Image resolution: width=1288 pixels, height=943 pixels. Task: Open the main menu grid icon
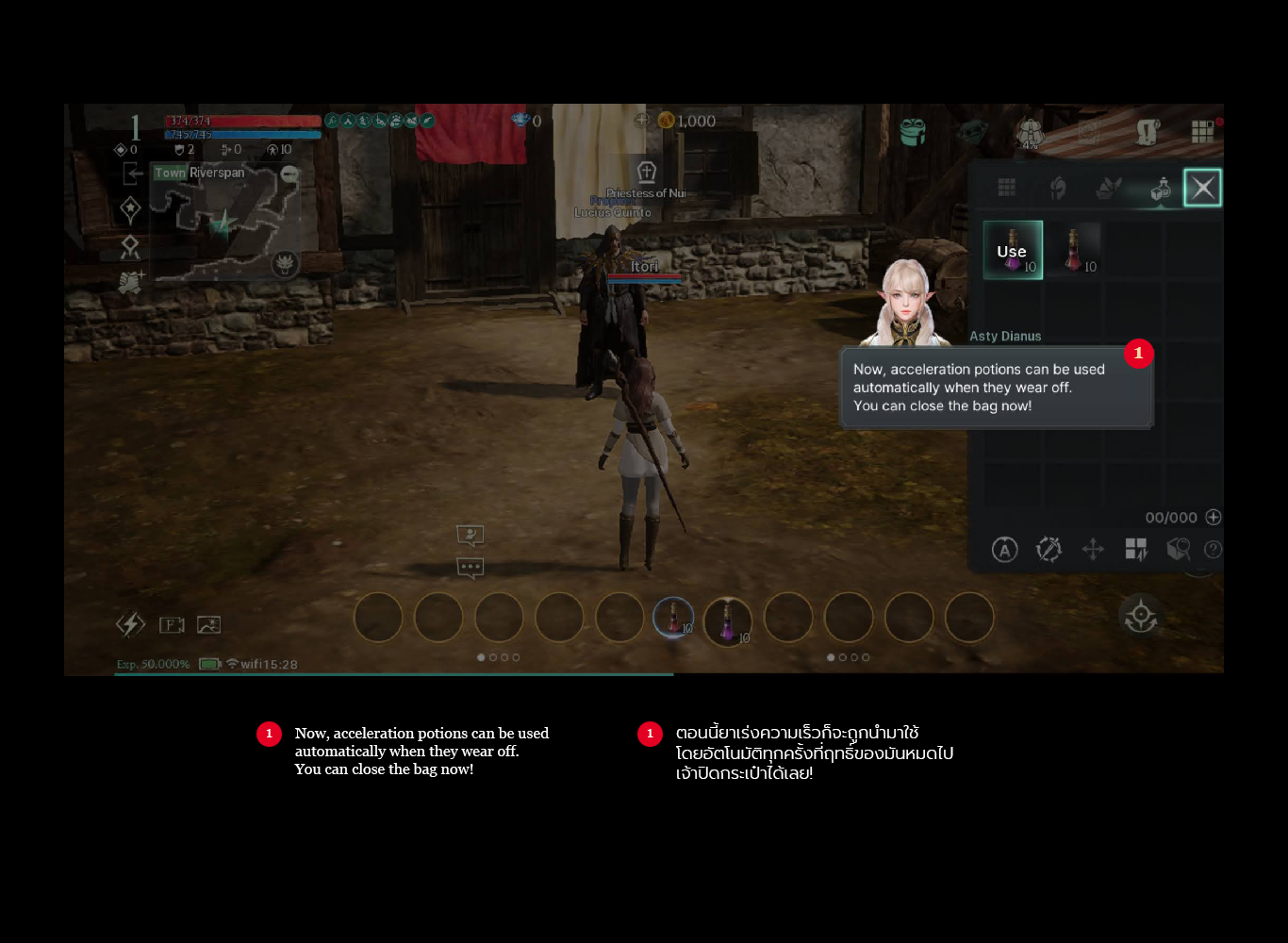(1202, 132)
